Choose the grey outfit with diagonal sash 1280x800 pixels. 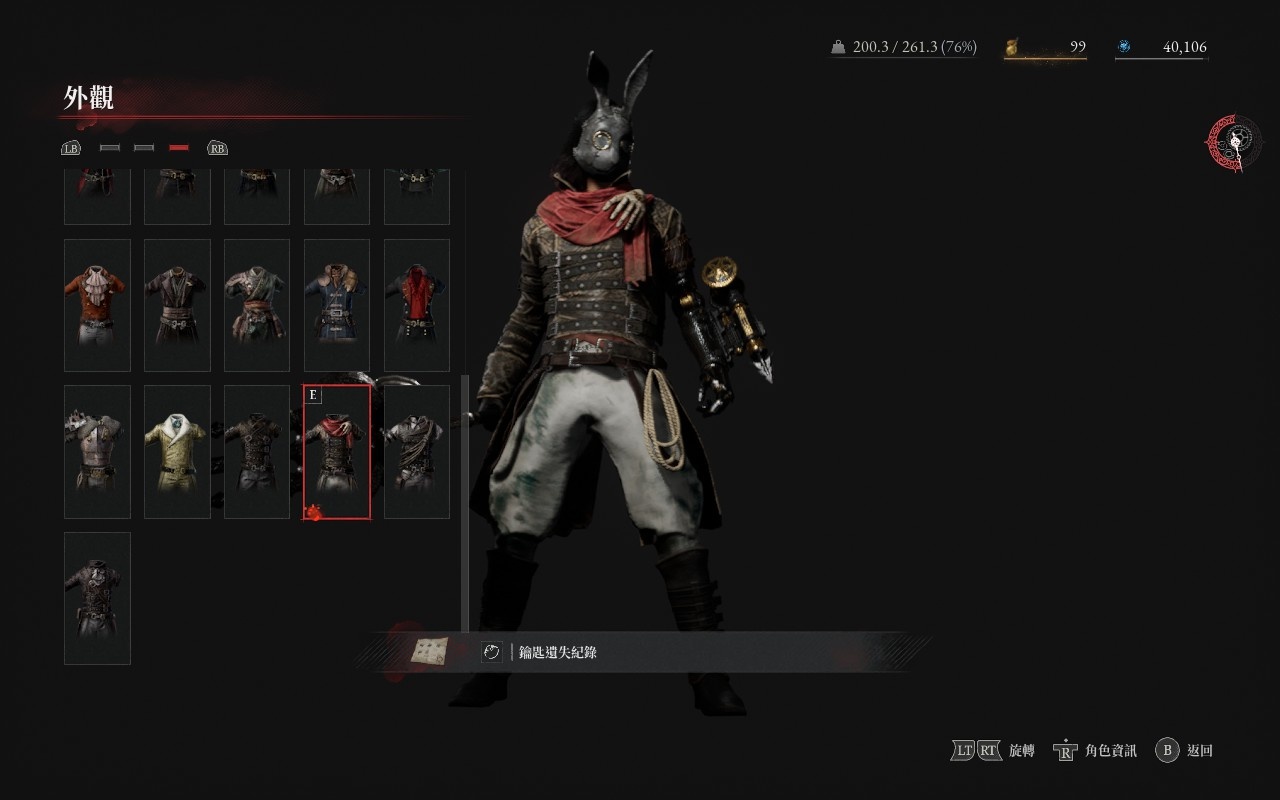click(x=417, y=452)
